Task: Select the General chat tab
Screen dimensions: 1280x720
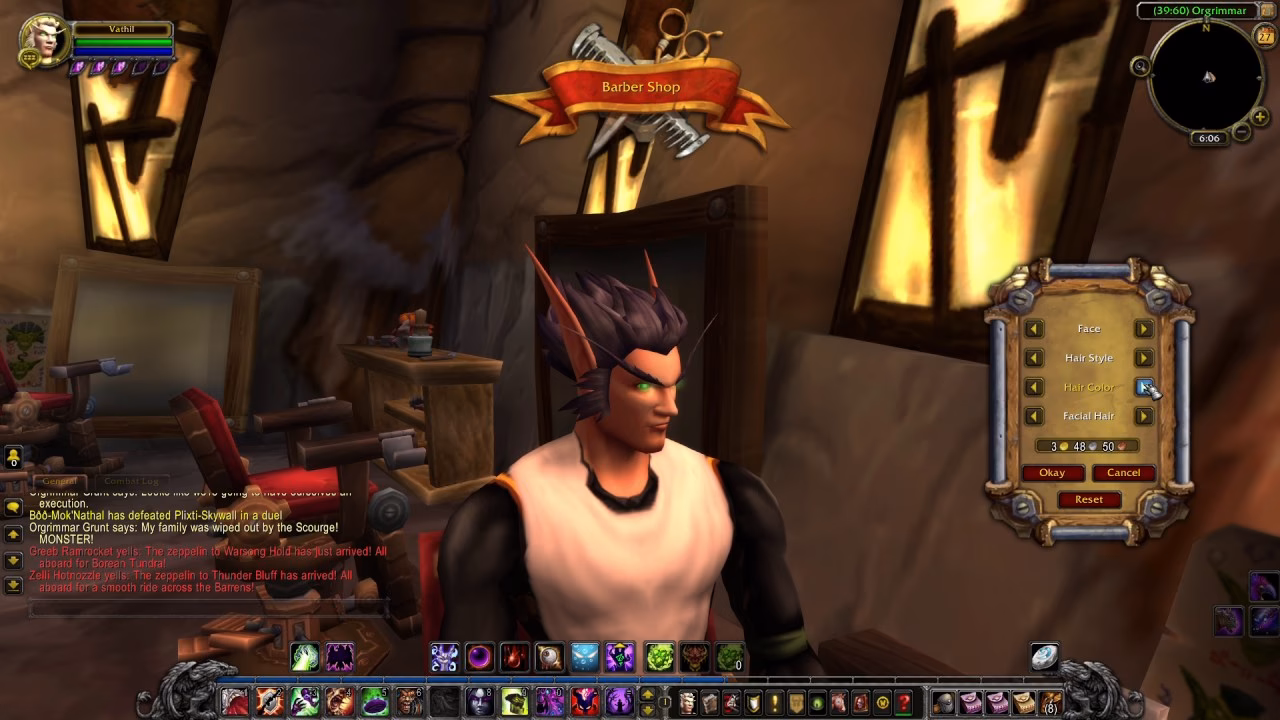Action: pyautogui.click(x=59, y=481)
